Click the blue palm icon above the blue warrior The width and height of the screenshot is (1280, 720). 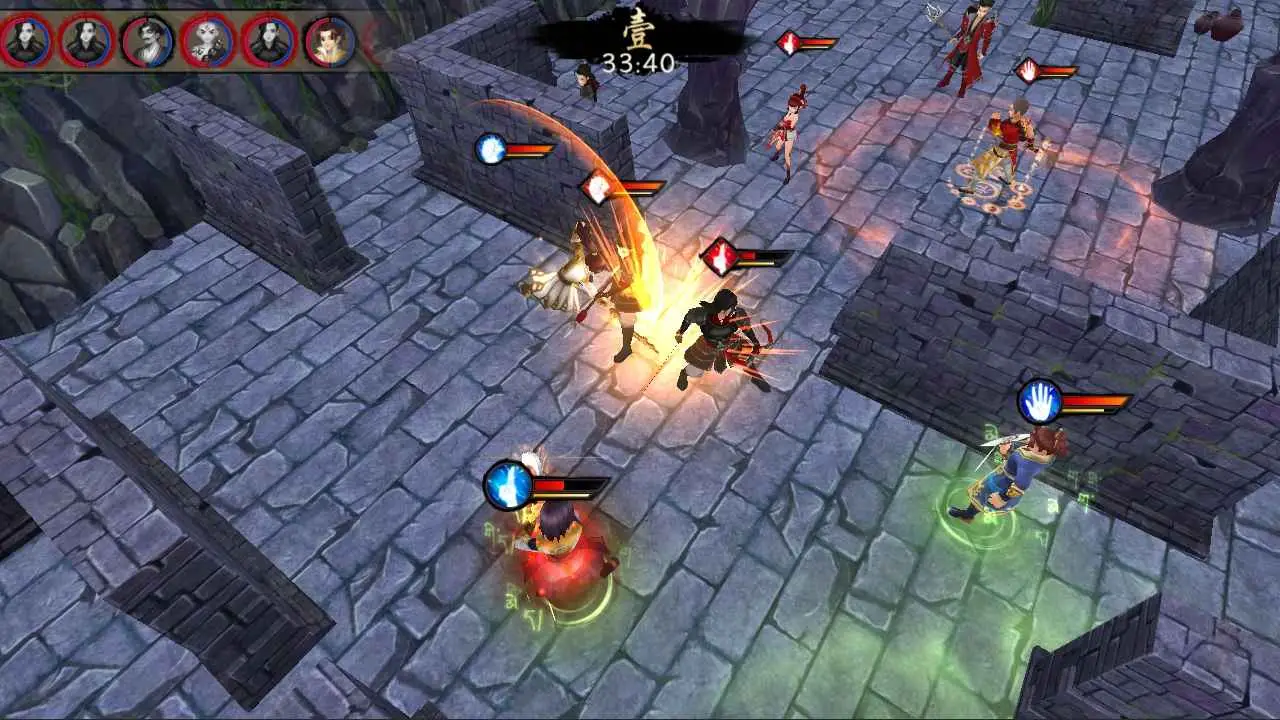1037,400
